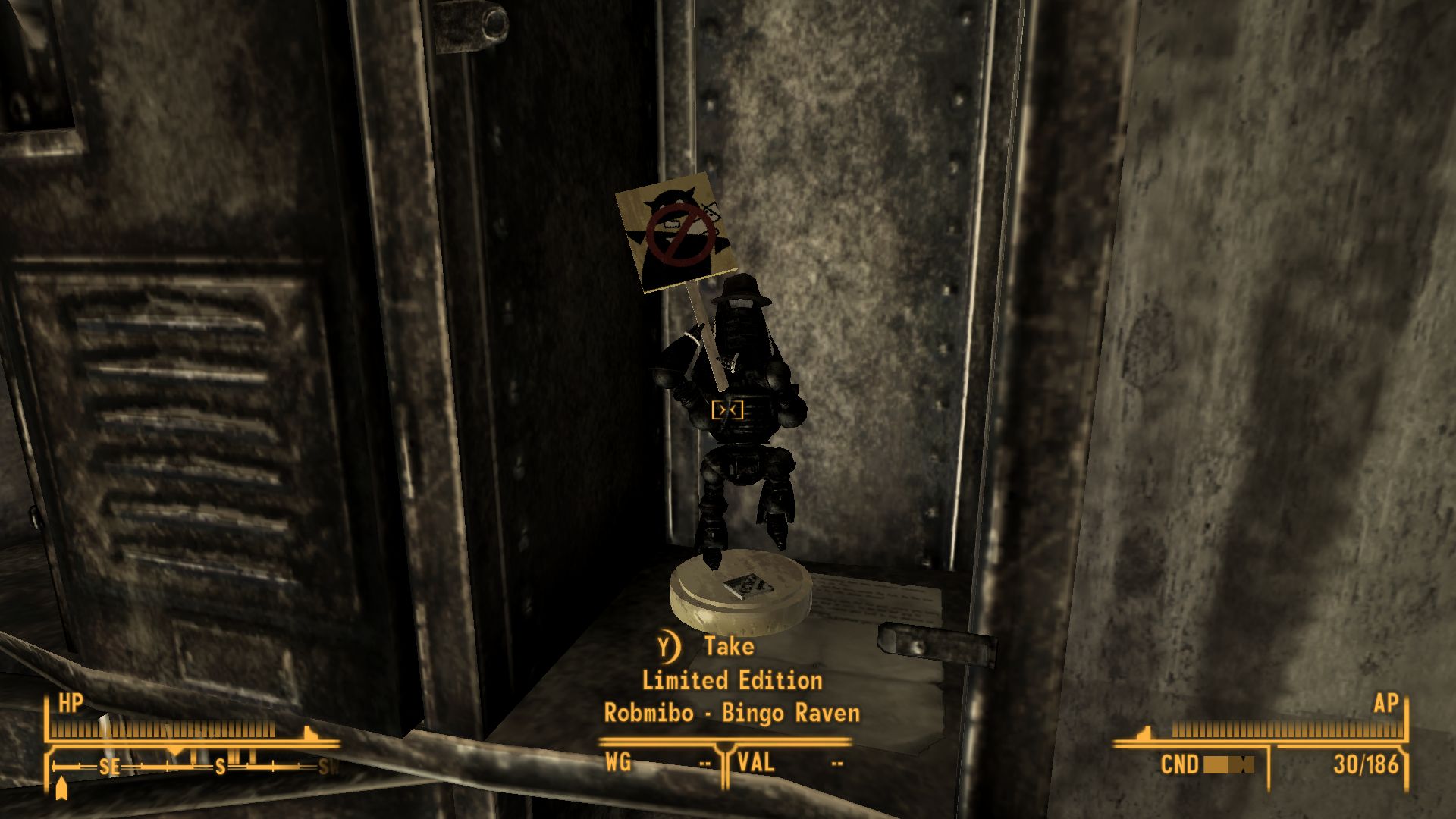Click the S marker on the compass
Viewport: 1456px width, 819px height.
coord(219,767)
